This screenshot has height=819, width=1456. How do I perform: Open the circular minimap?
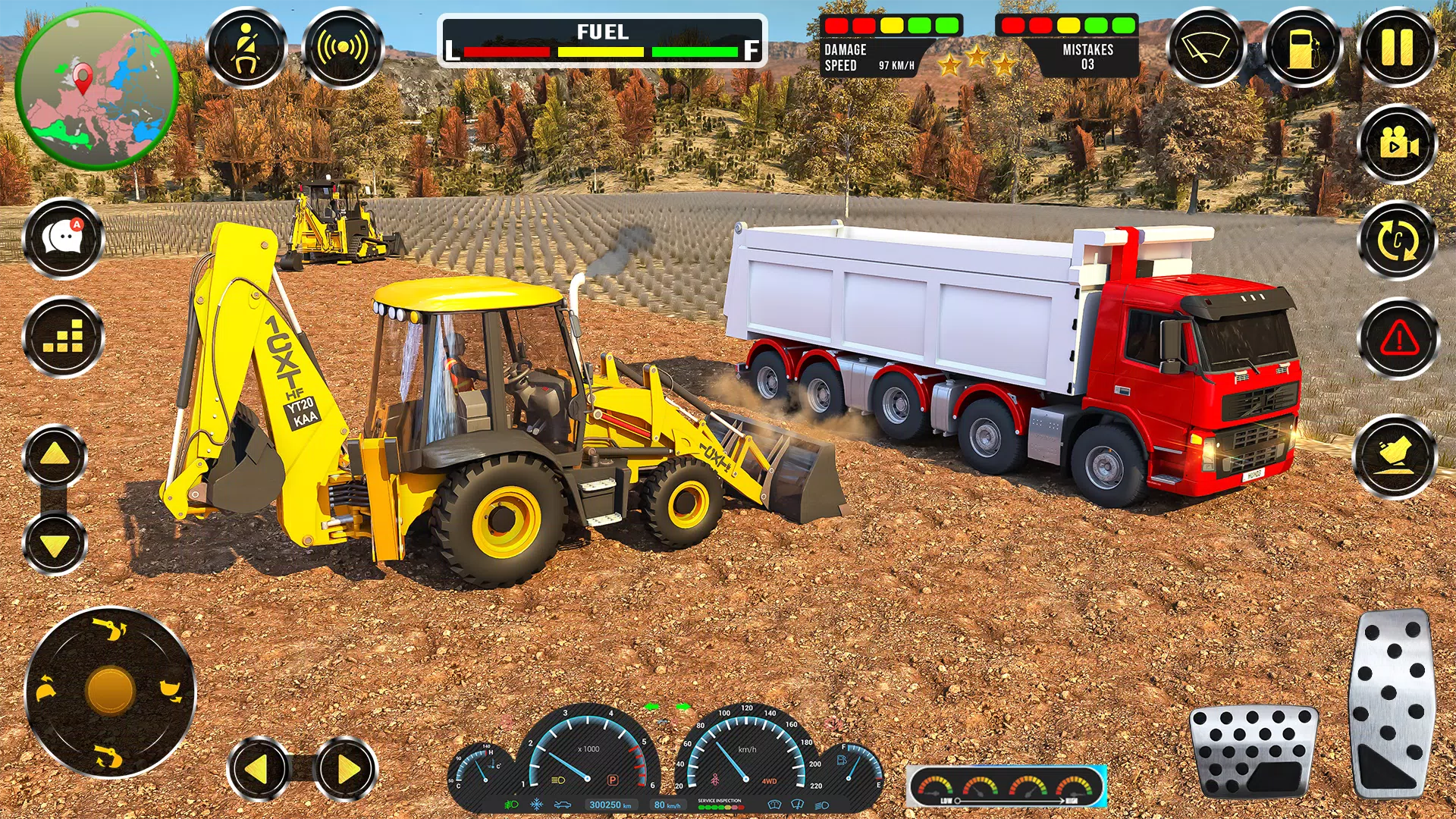(x=97, y=89)
